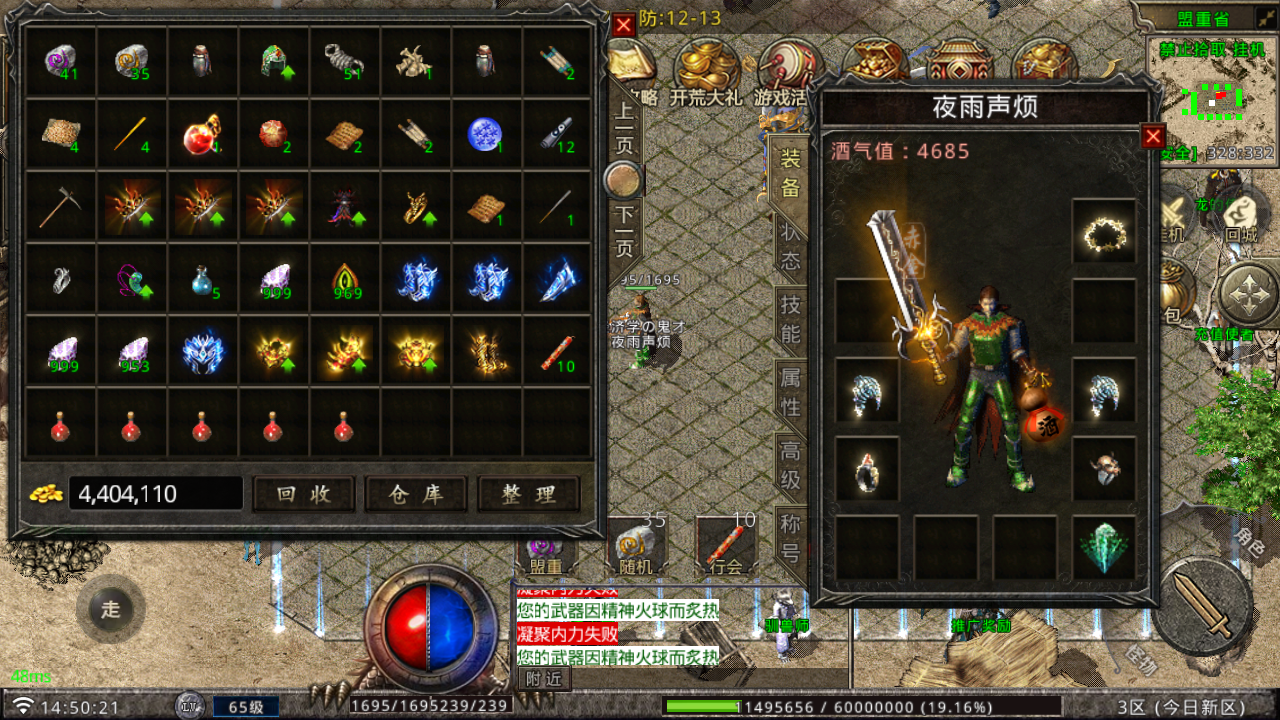Go to next bag page 下一页
The width and height of the screenshot is (1280, 720).
(x=625, y=231)
